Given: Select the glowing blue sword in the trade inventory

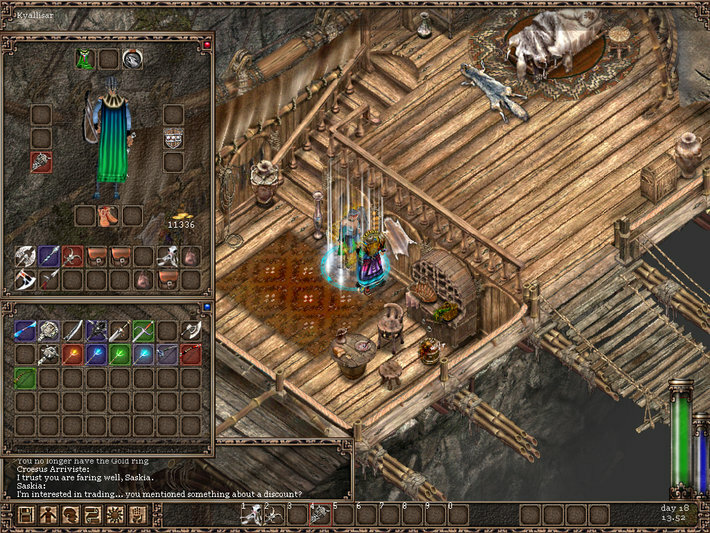Looking at the screenshot, I should [25, 330].
